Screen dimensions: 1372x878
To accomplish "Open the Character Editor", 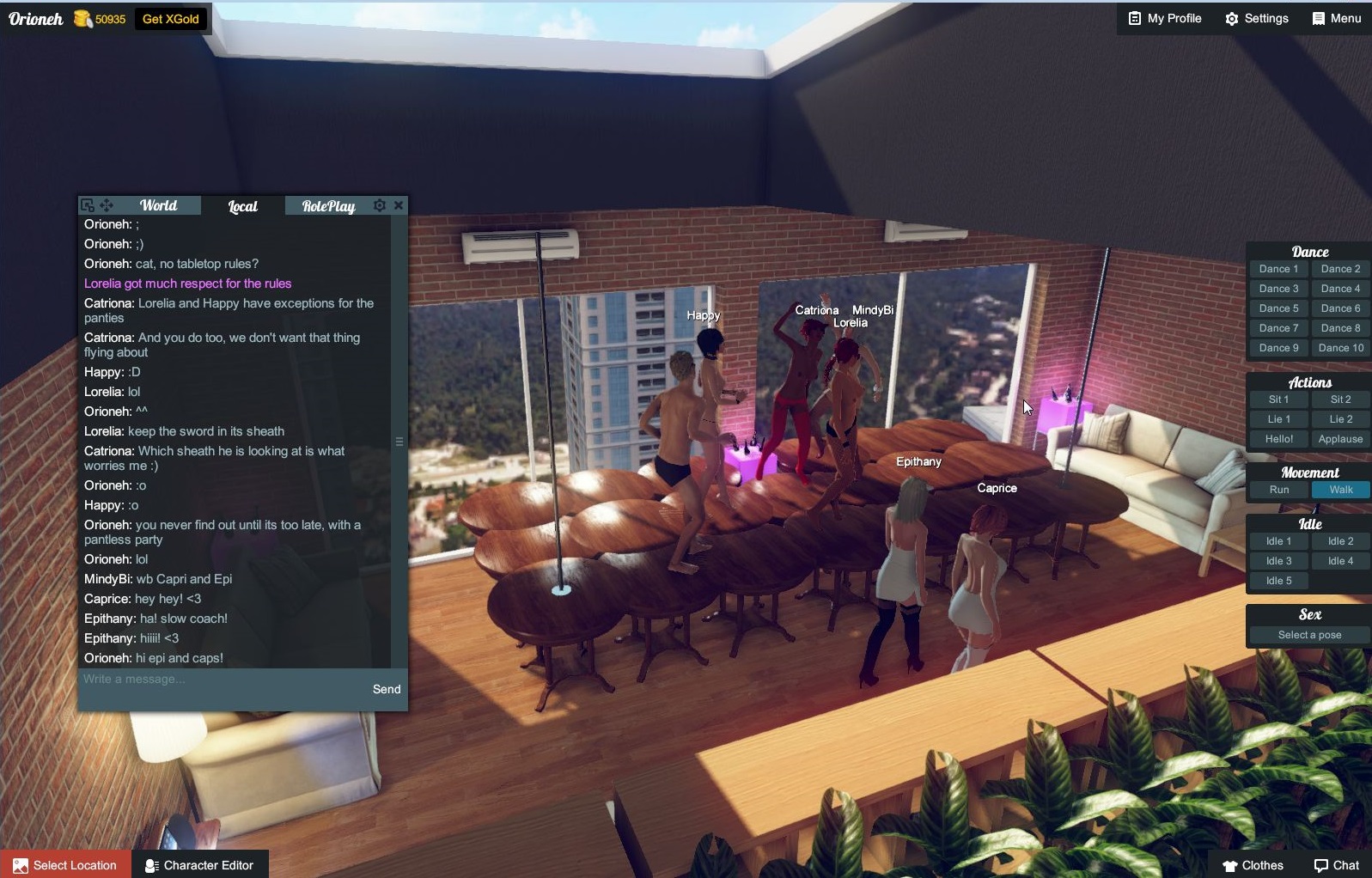I will (x=199, y=865).
